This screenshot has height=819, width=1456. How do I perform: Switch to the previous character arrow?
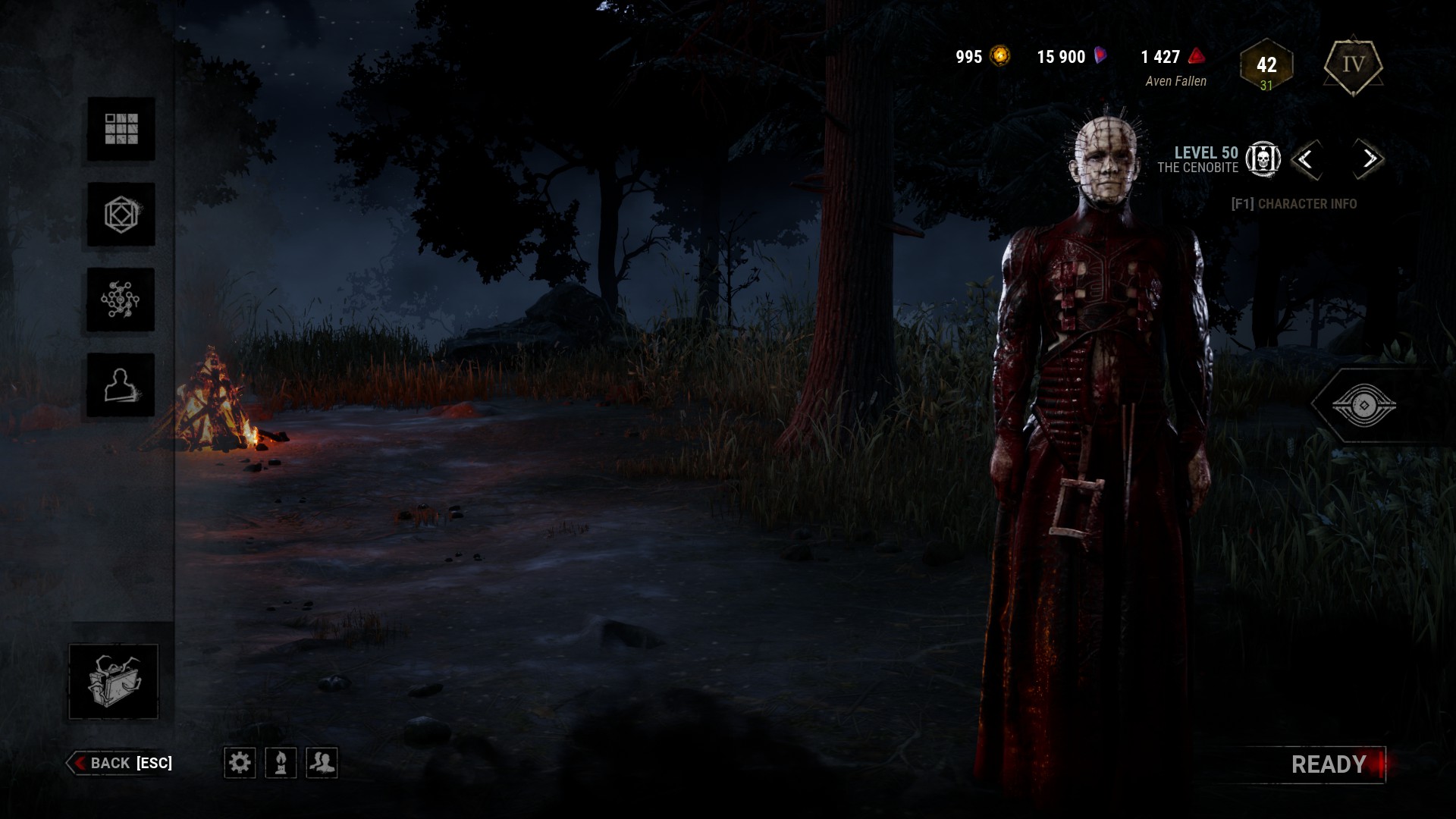pos(1306,159)
